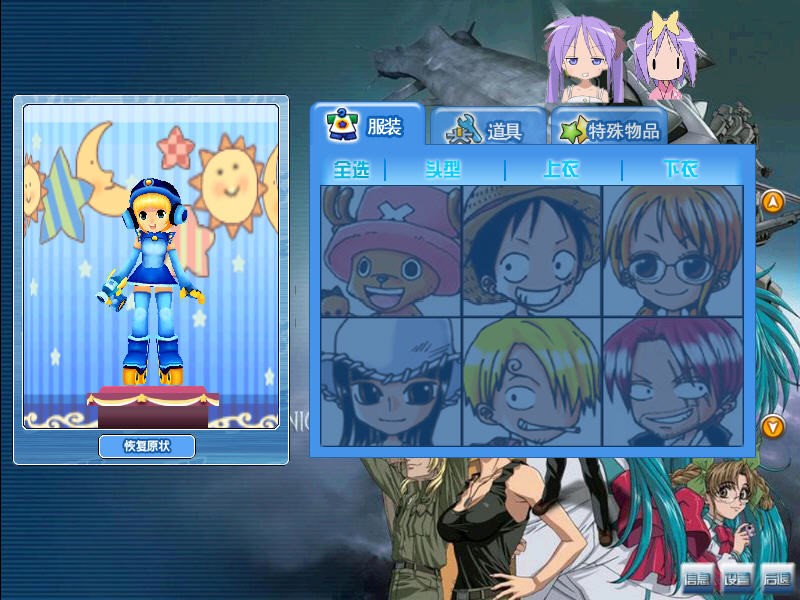Screen dimensions: 800x600
Task: Open the 设置 settings button
Action: (x=737, y=578)
